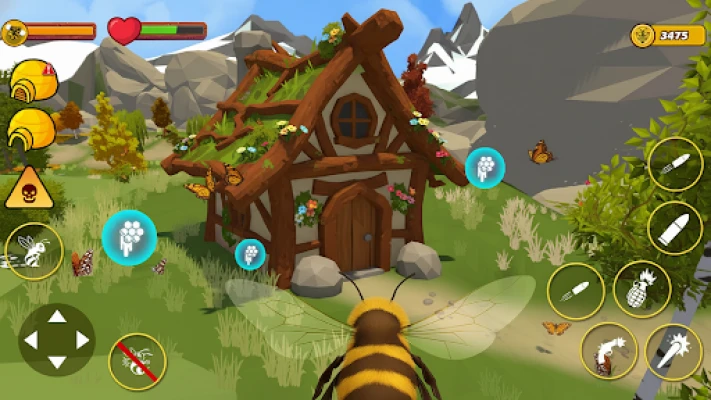This screenshot has width=711, height=400.
Task: Click the skull warning triangle icon
Action: point(29,187)
